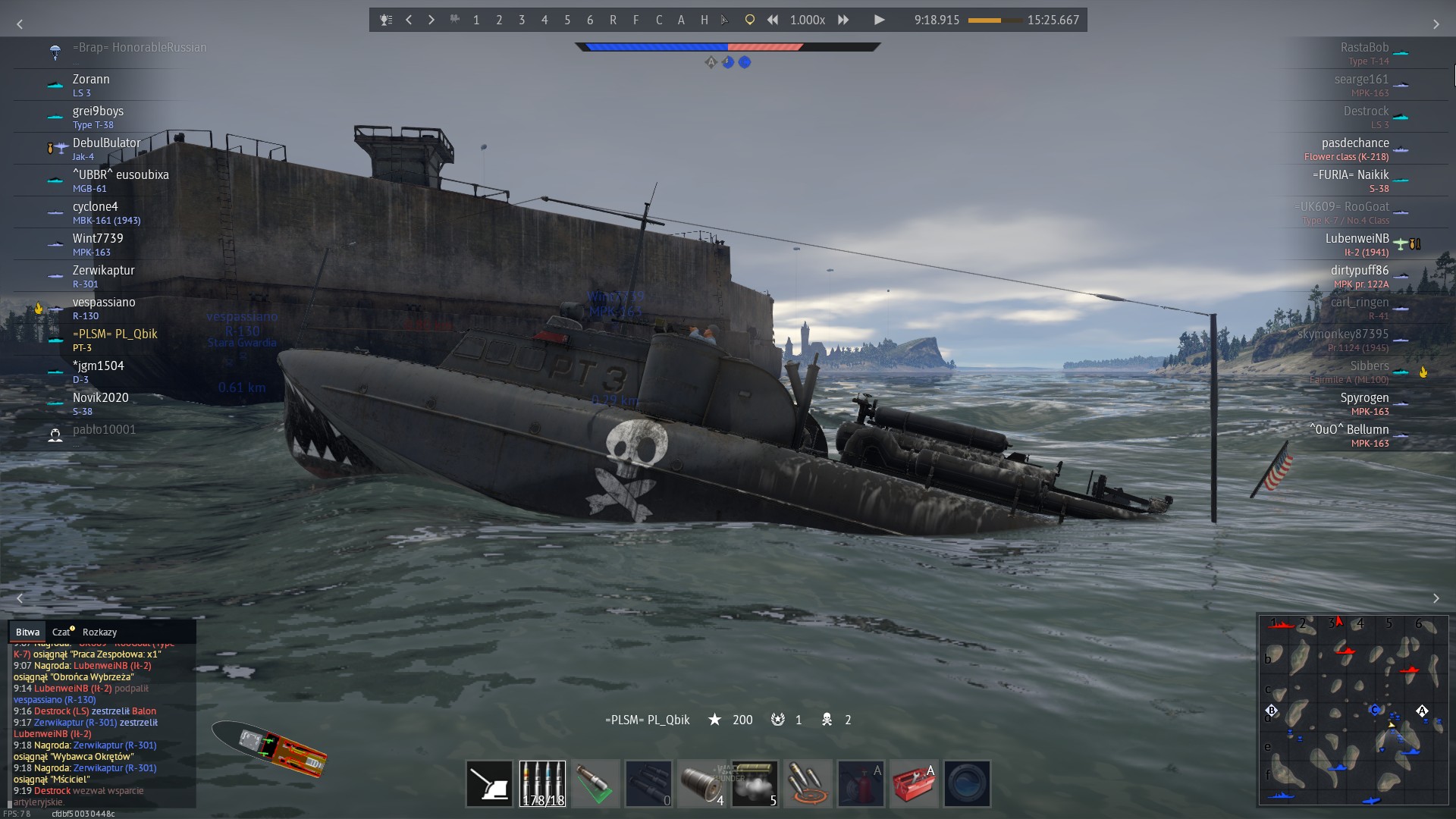
Task: Select the machine gun ammo belt slot
Action: tap(542, 783)
